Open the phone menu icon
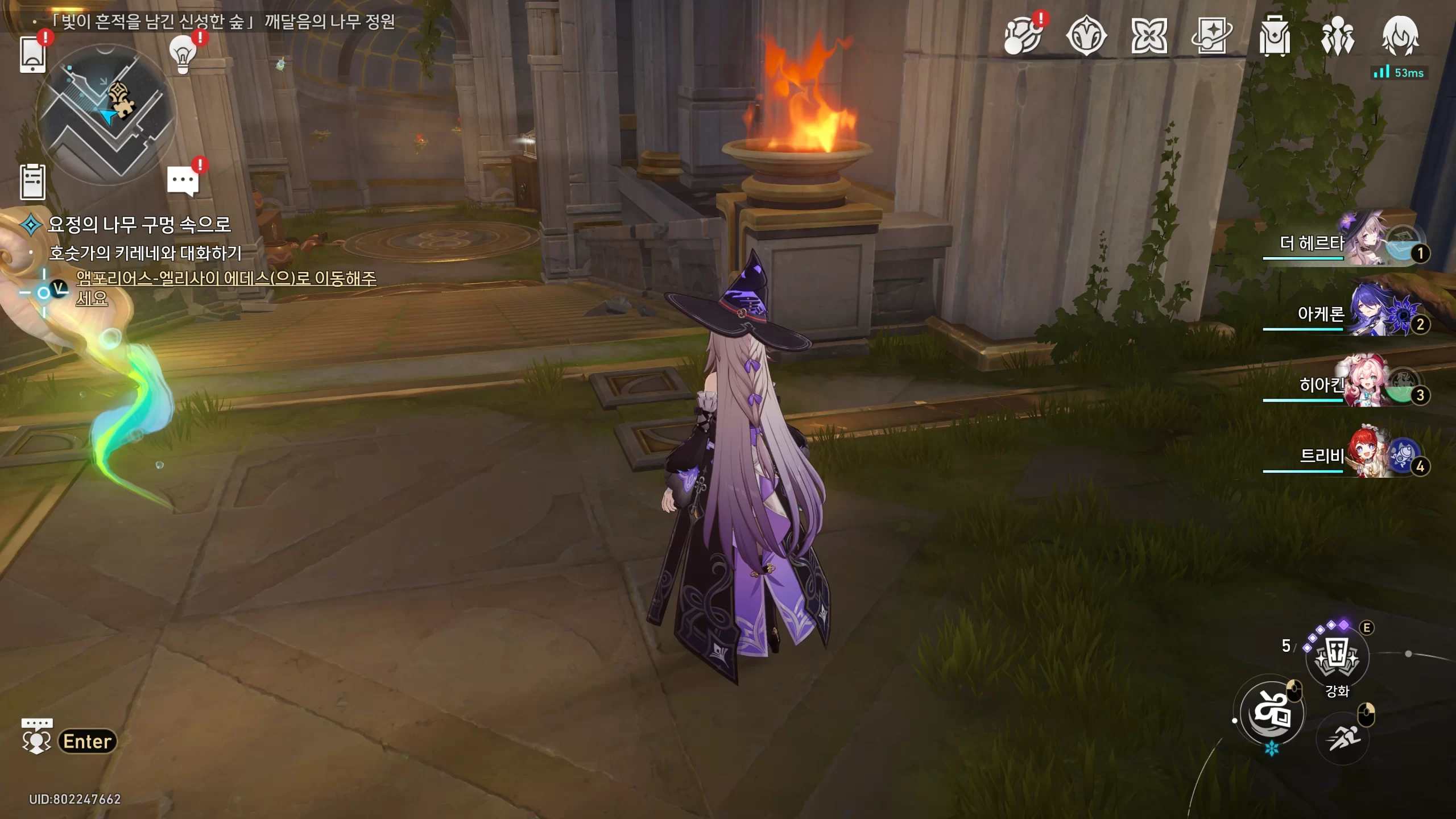Screen dimensions: 1456x819 [x=32, y=54]
